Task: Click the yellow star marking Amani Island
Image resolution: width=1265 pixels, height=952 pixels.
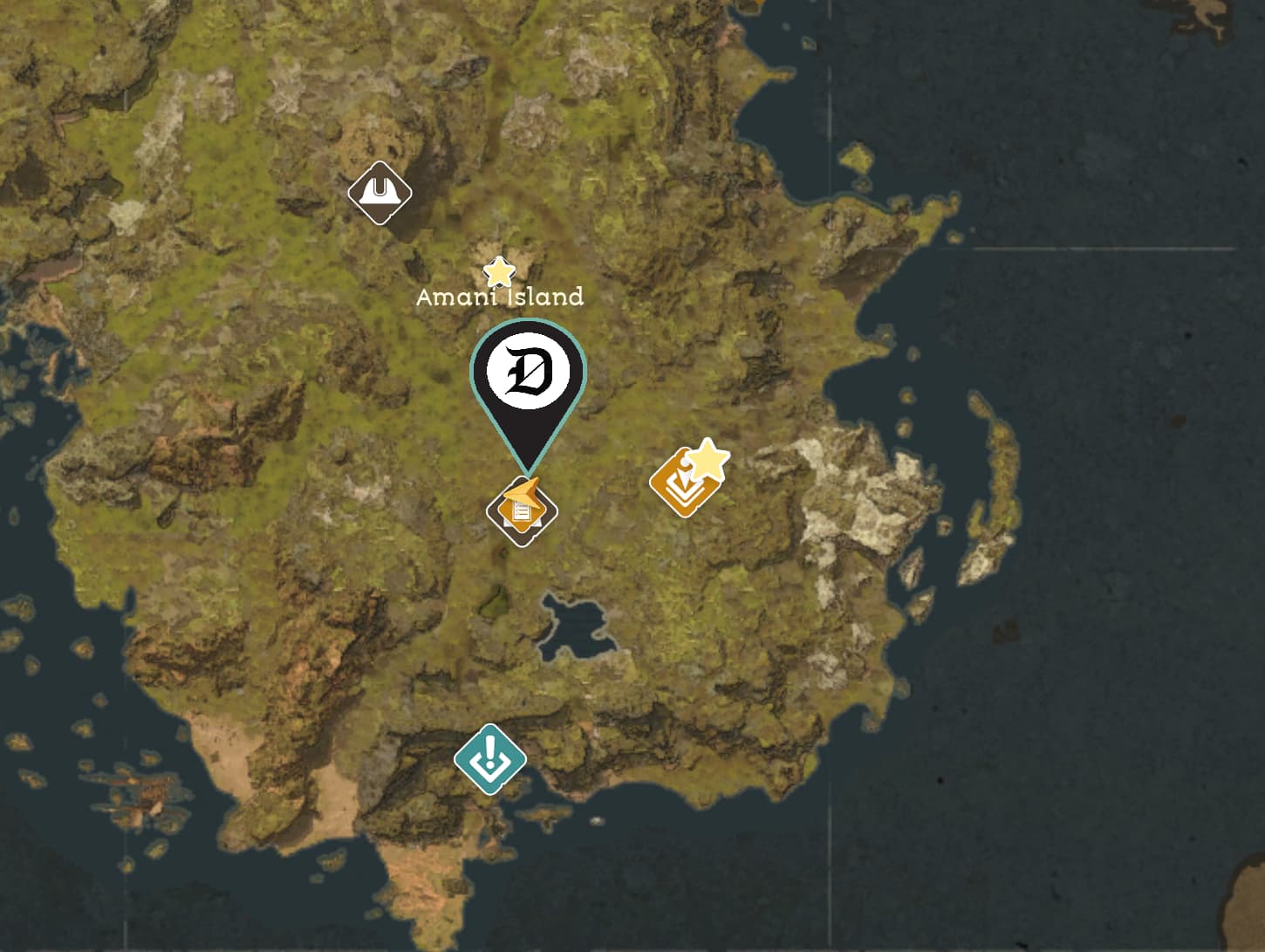Action: click(497, 273)
